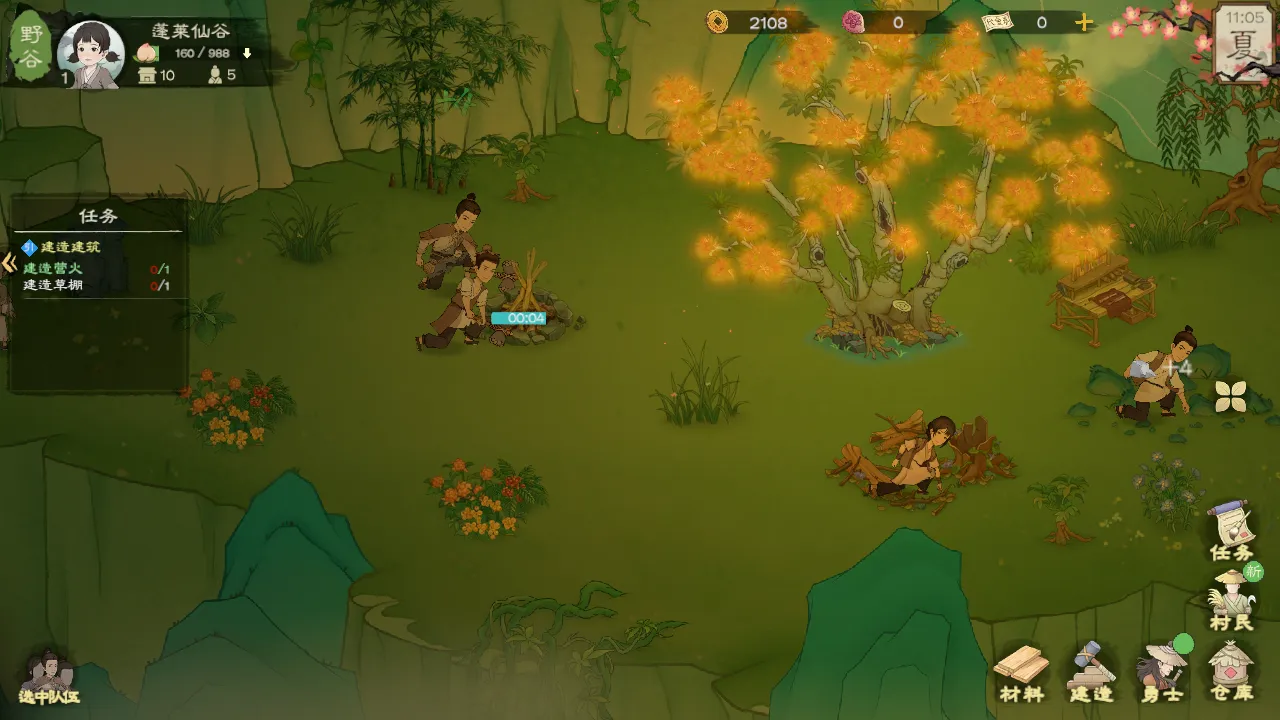Select the 选中队伍 team button
This screenshot has height=720, width=1280.
pyautogui.click(x=47, y=677)
